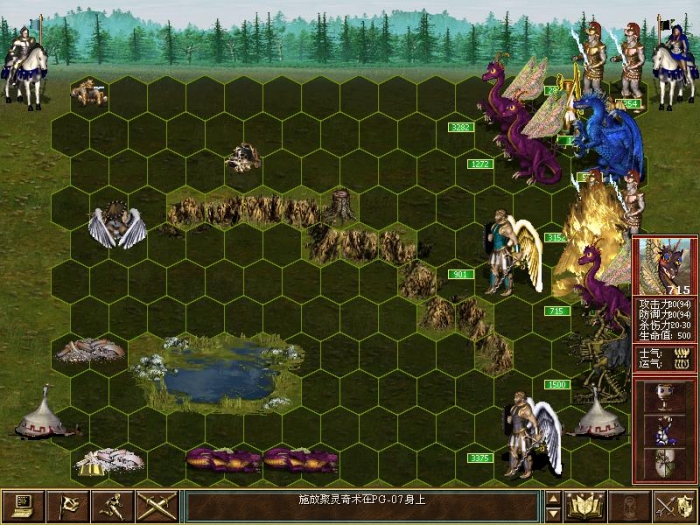Image resolution: width=700 pixels, height=525 pixels.
Task: Click the faerie dragon creature portrait
Action: tap(666, 267)
